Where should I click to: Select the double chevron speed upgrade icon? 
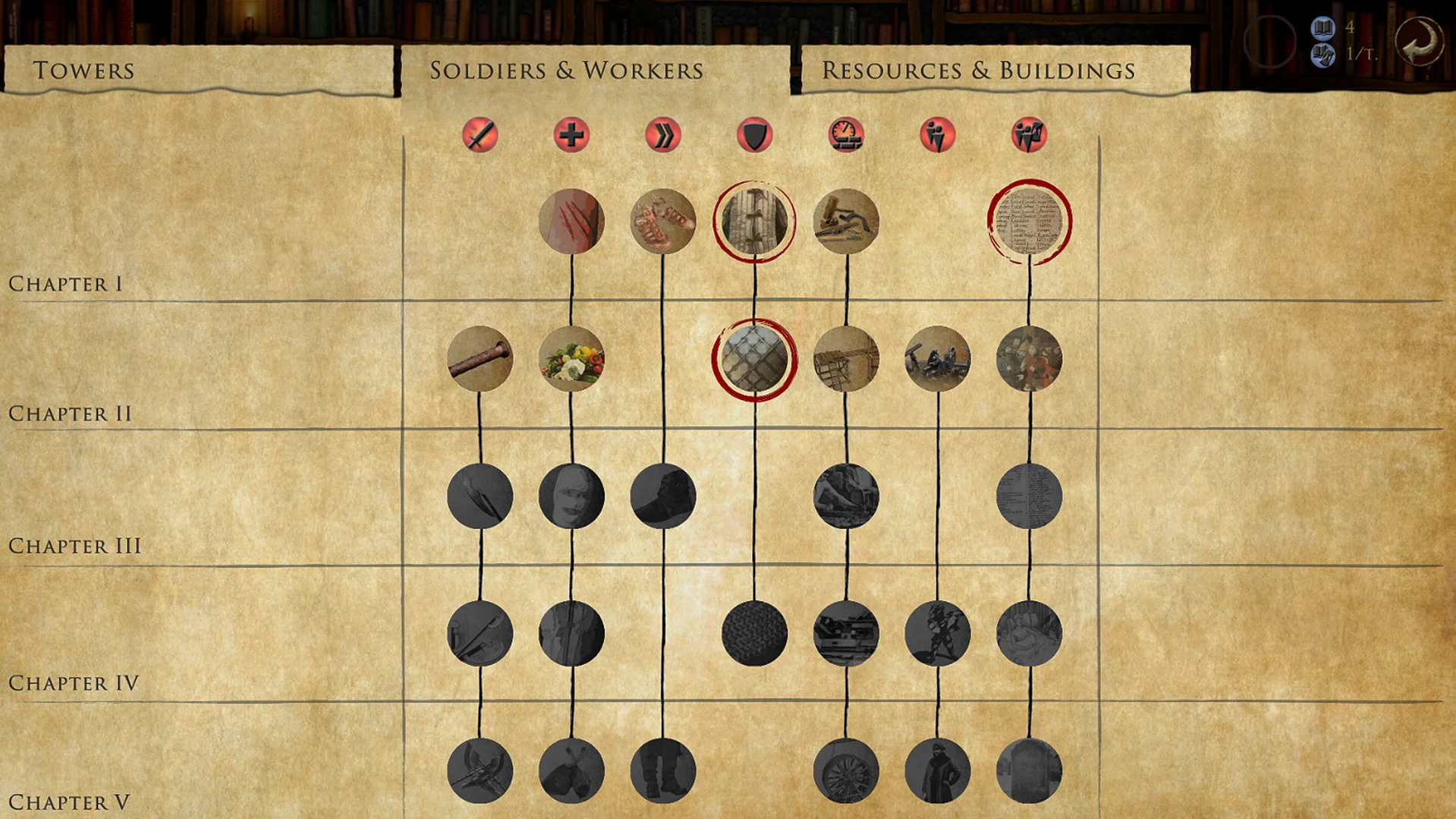[663, 136]
